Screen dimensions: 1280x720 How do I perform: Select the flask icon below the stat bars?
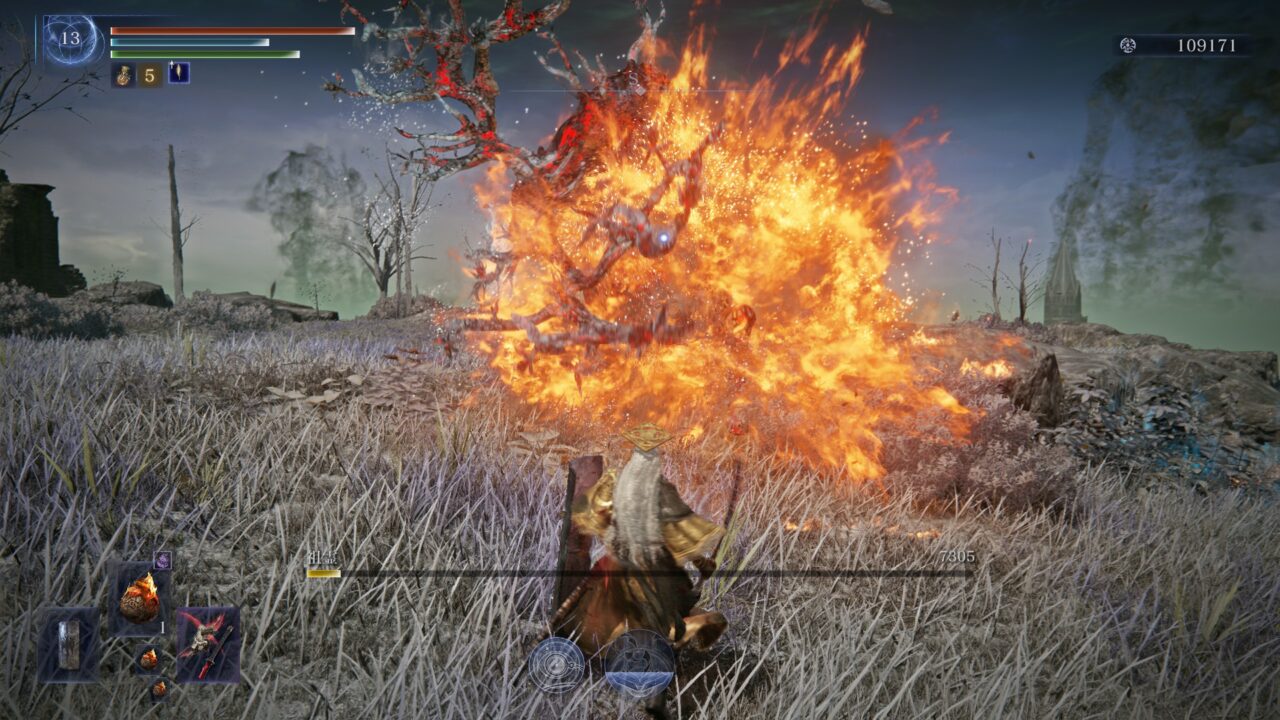click(124, 74)
